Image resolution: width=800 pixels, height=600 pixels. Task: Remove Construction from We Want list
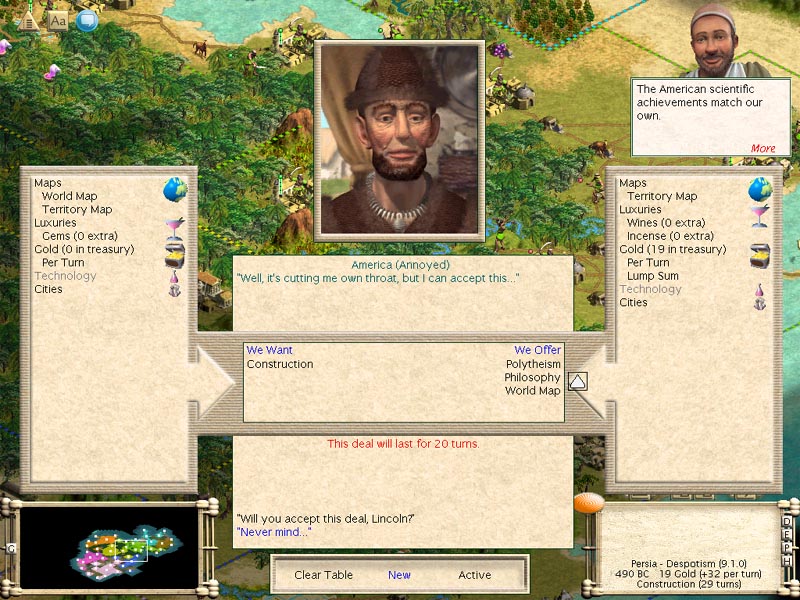pyautogui.click(x=280, y=364)
